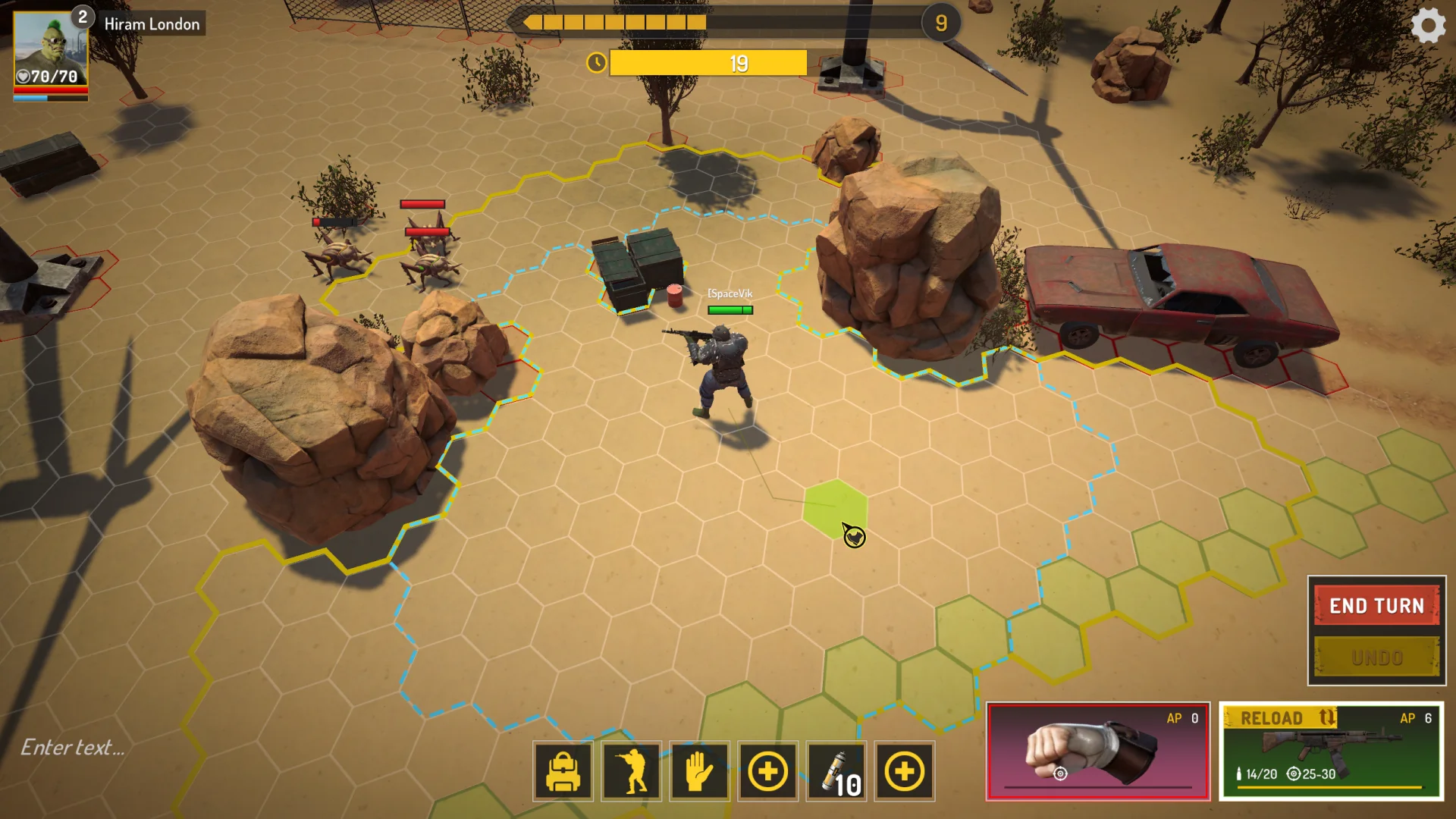
Task: Select SpaceVik's health bar label
Action: 729,309
